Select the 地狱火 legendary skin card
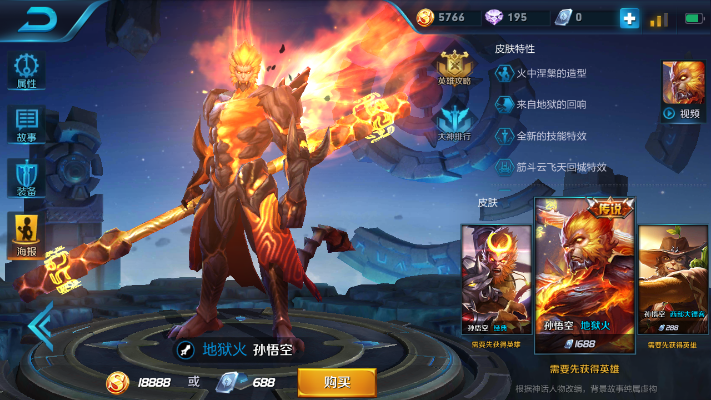The image size is (711, 400). pyautogui.click(x=584, y=274)
